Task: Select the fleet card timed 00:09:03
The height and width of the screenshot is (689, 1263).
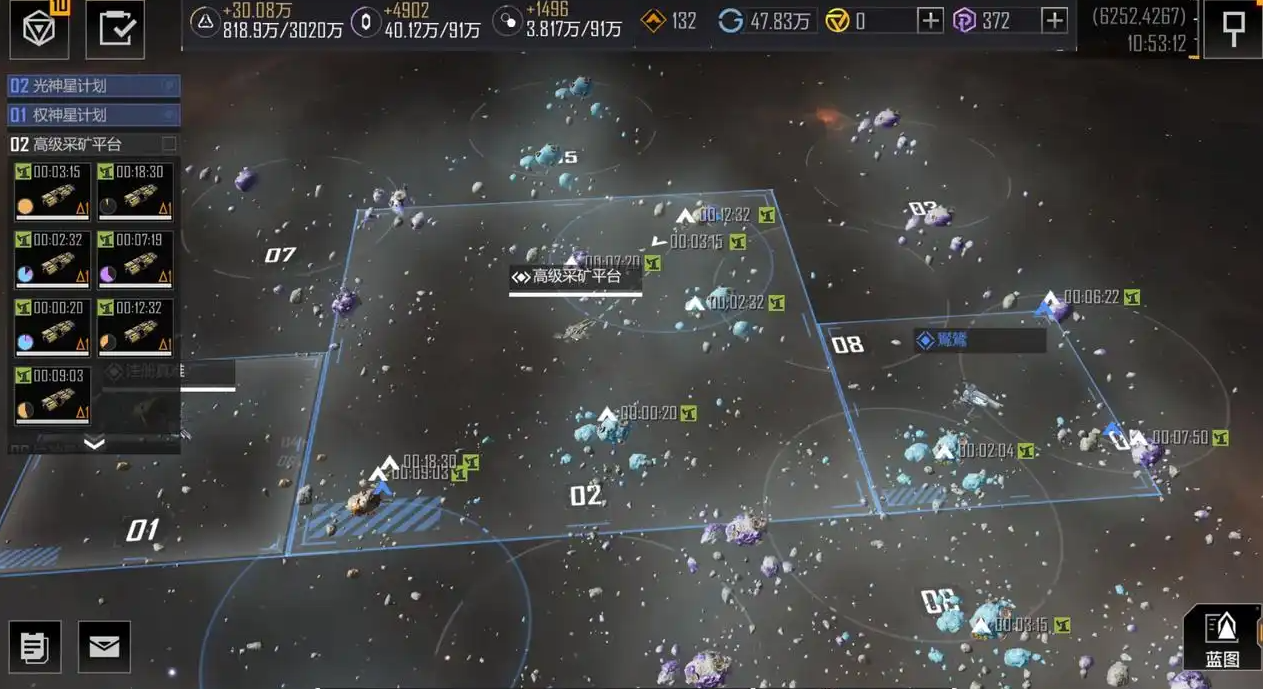Action: pyautogui.click(x=52, y=395)
